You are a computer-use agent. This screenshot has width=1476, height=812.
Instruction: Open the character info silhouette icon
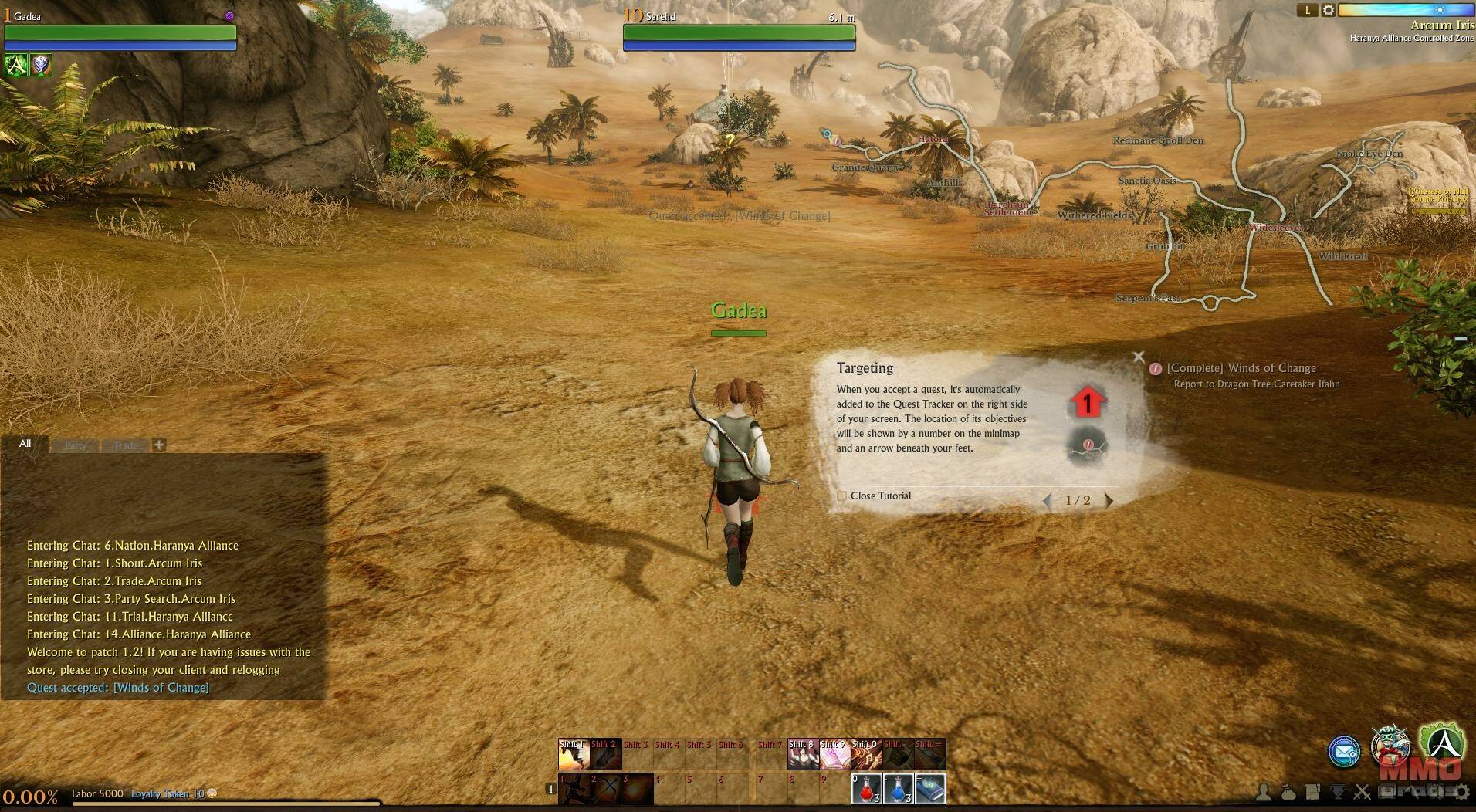click(x=1264, y=792)
